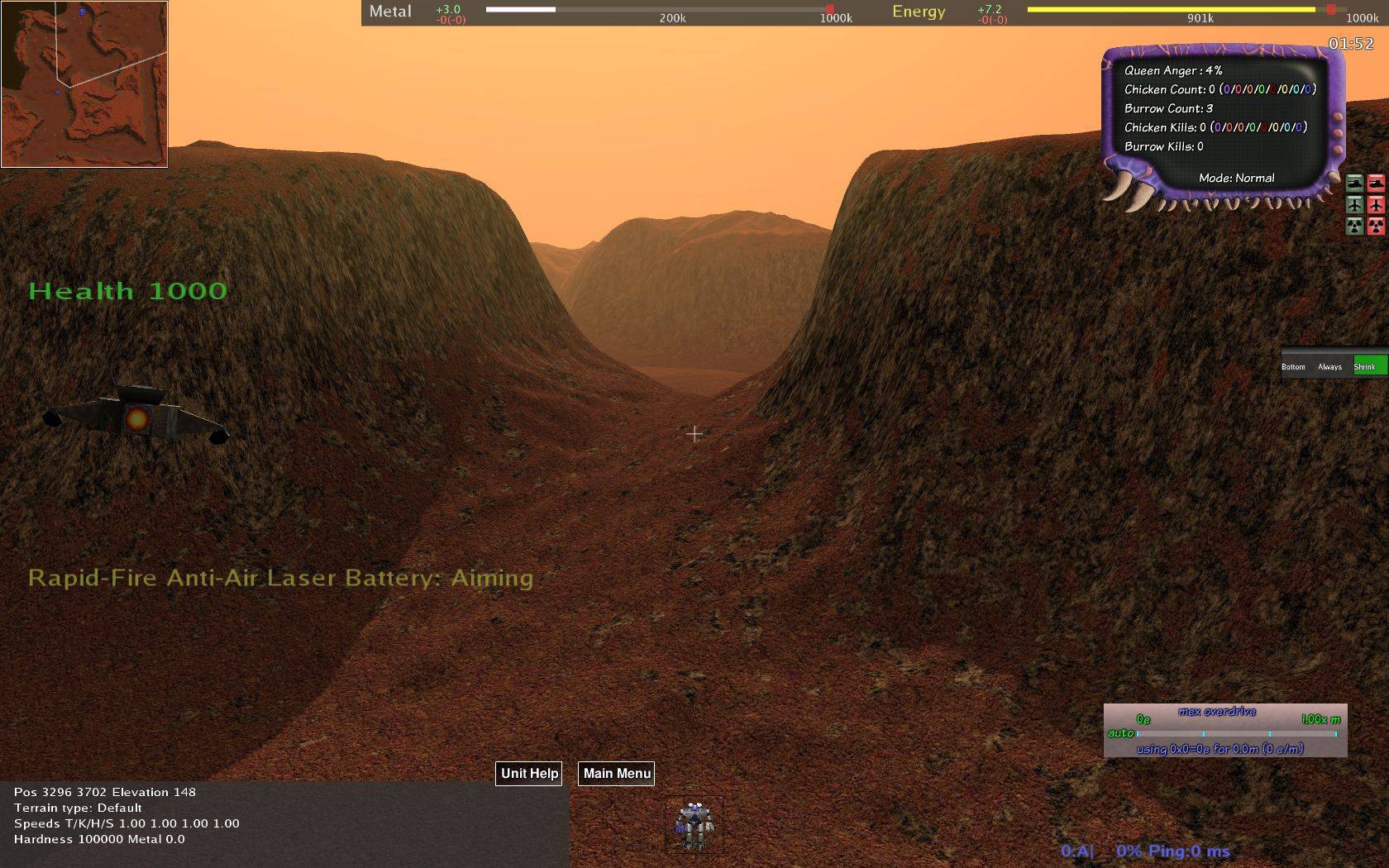
Task: Open the Unit Help panel
Action: 529,774
